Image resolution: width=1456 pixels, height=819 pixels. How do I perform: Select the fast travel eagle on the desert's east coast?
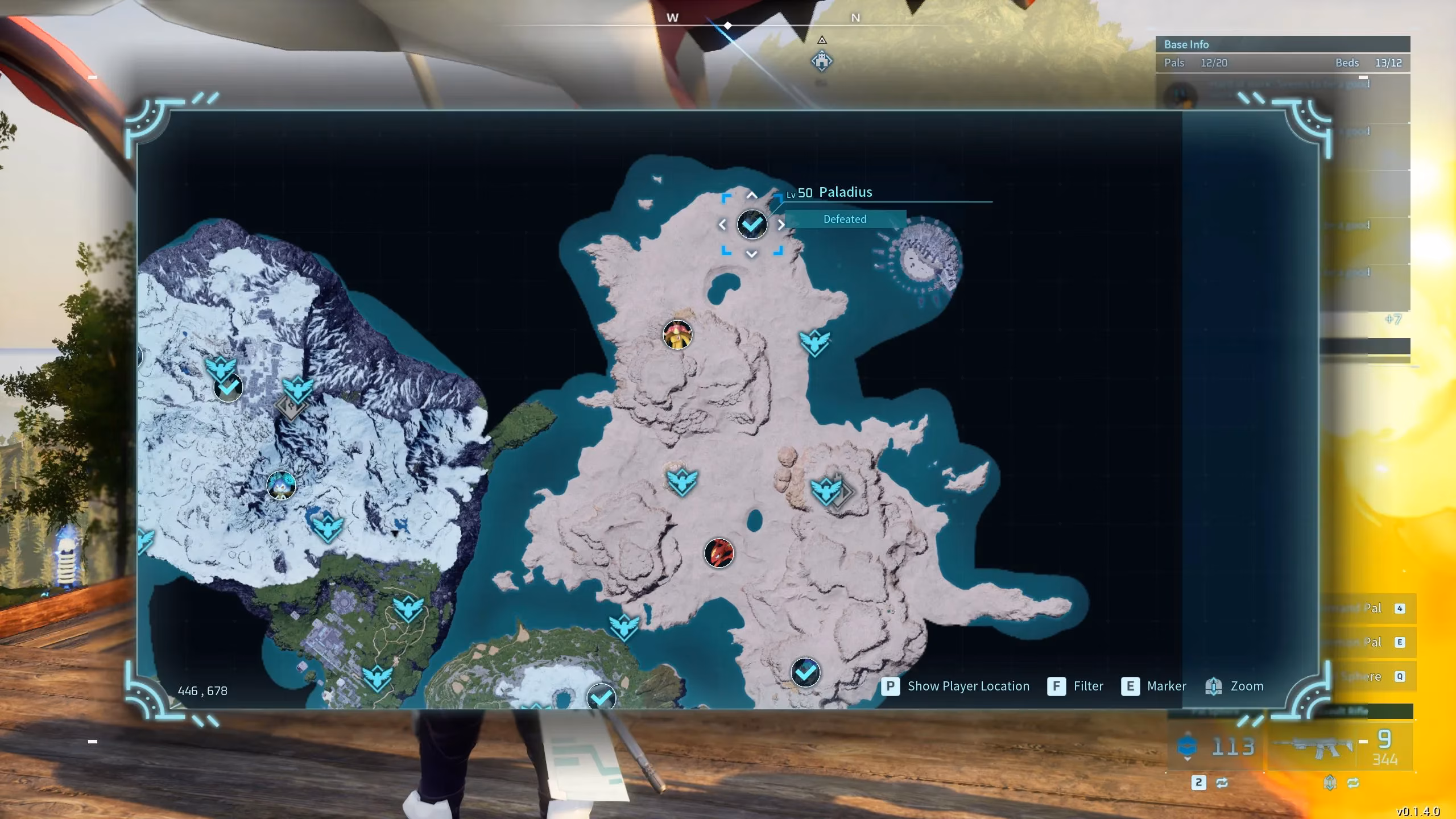coord(814,342)
